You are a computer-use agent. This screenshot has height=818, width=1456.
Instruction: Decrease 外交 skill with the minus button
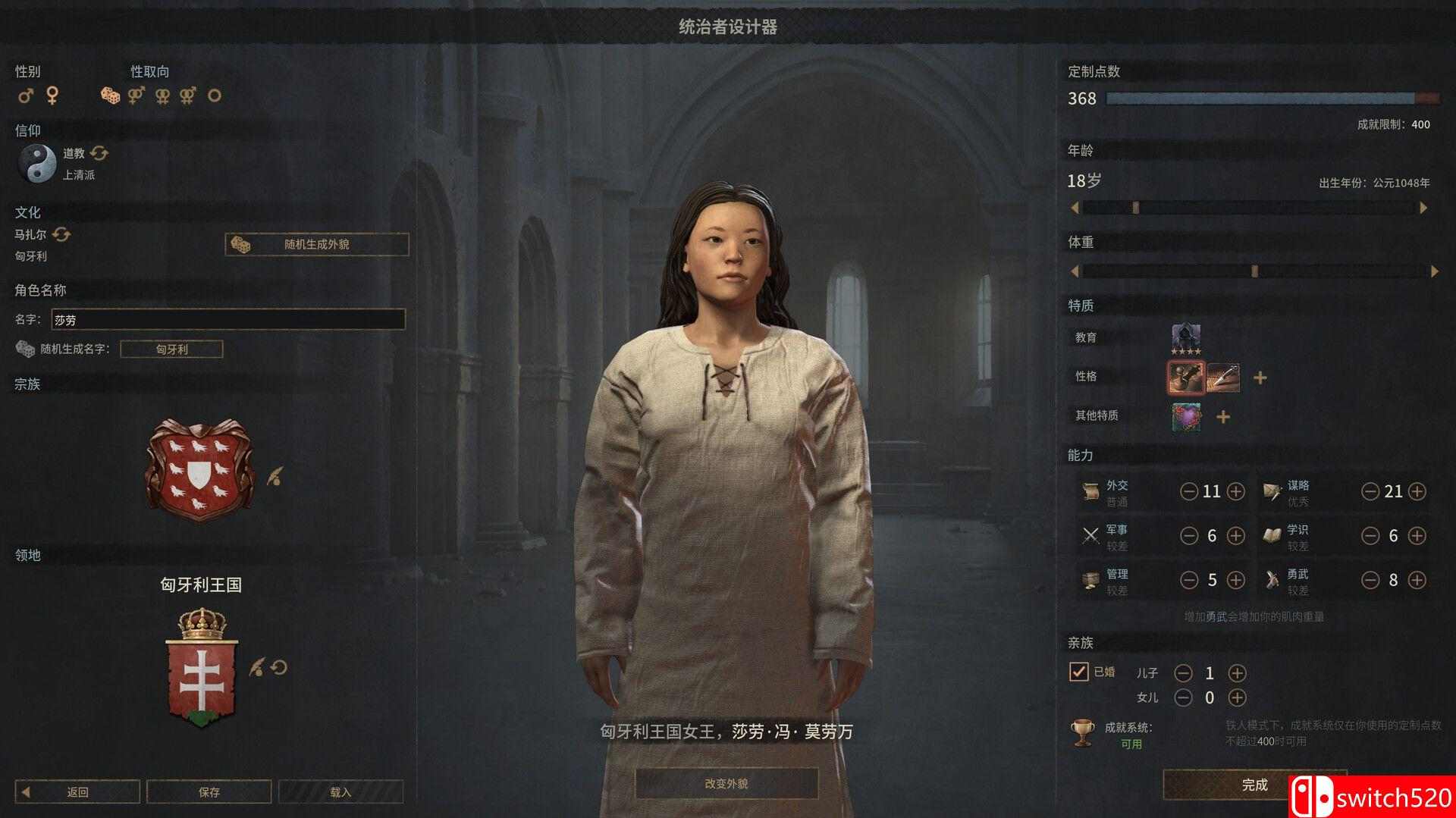coord(1188,491)
